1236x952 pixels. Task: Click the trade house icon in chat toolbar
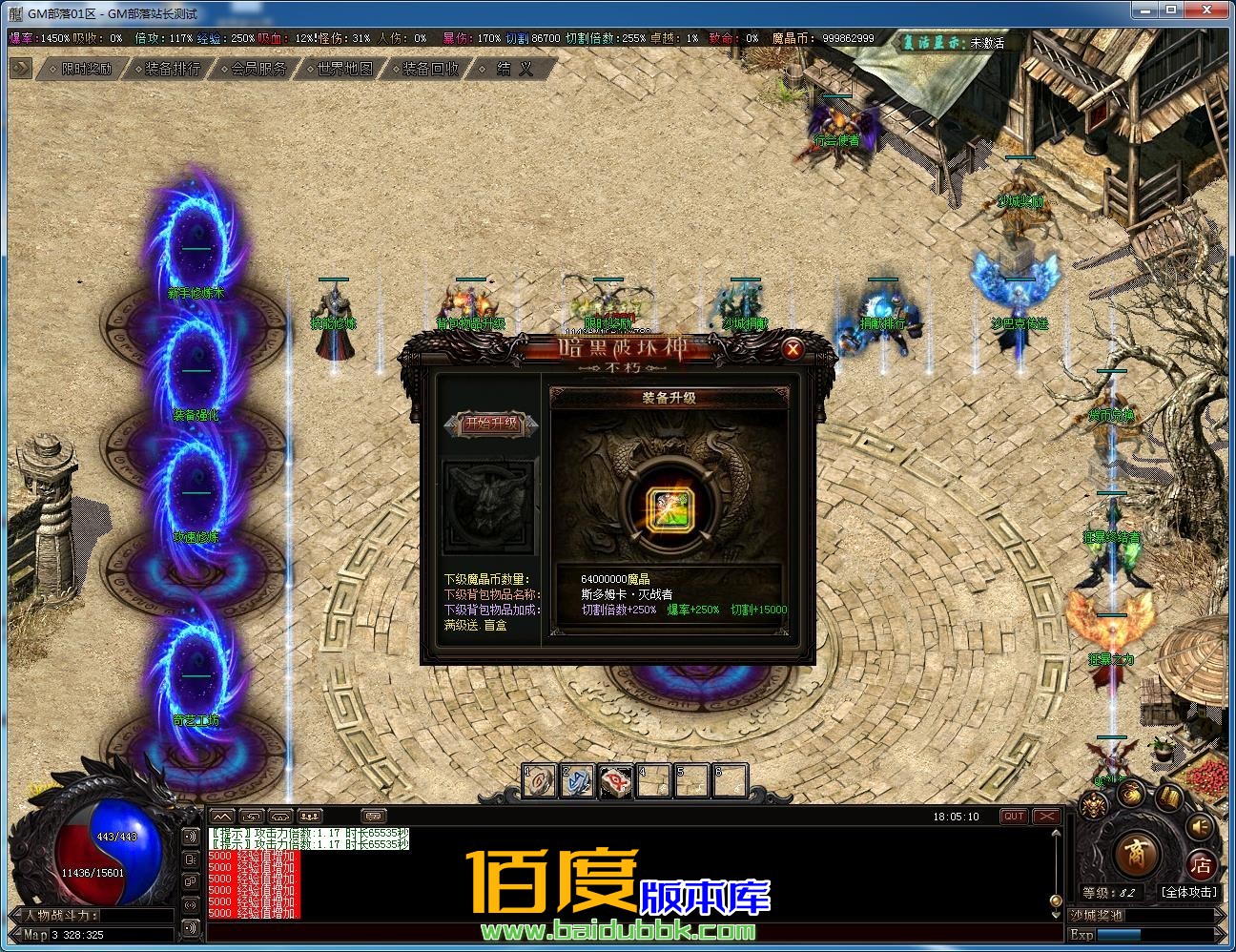280,817
